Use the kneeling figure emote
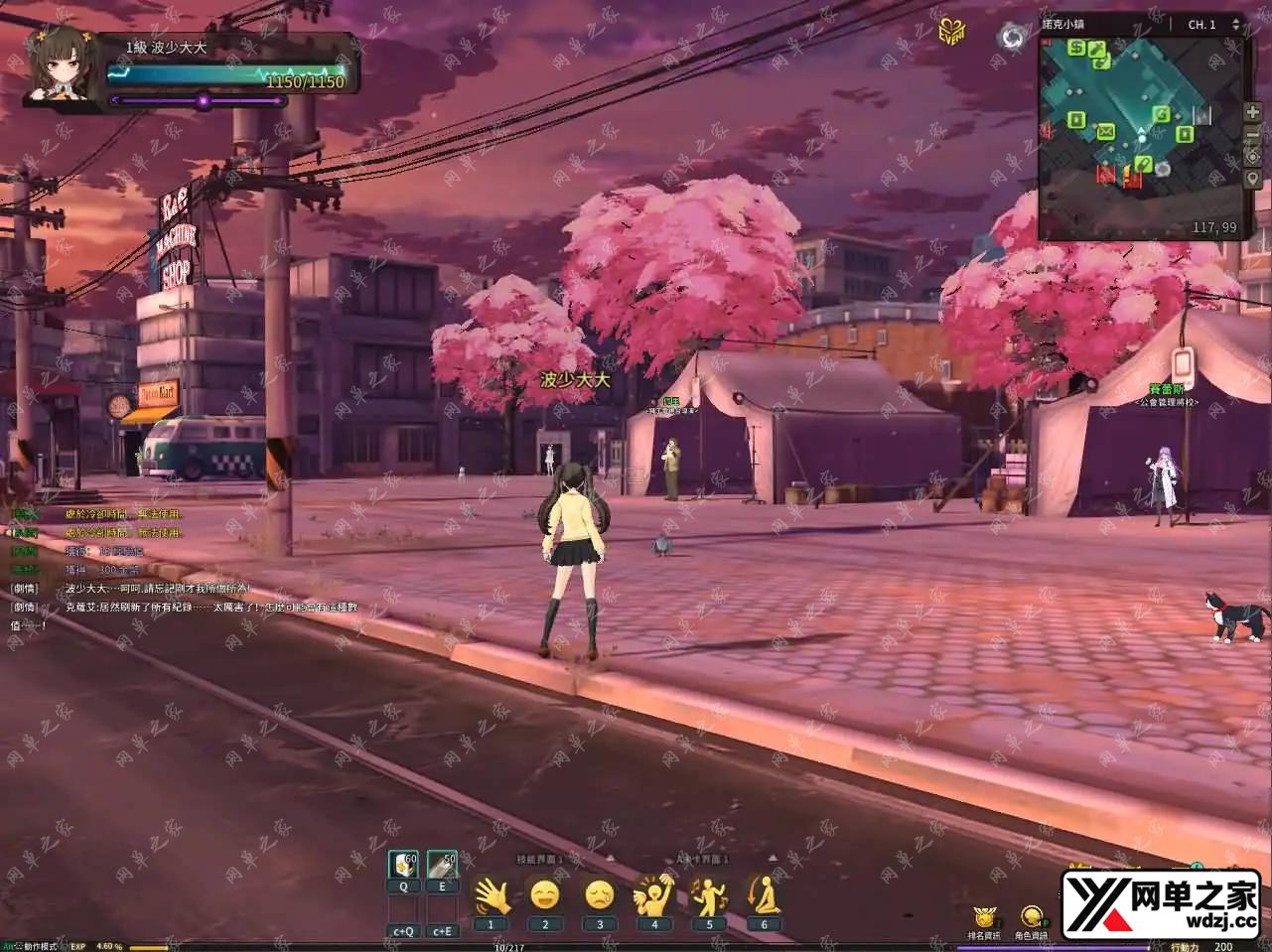The height and width of the screenshot is (952, 1272). pyautogui.click(x=764, y=896)
